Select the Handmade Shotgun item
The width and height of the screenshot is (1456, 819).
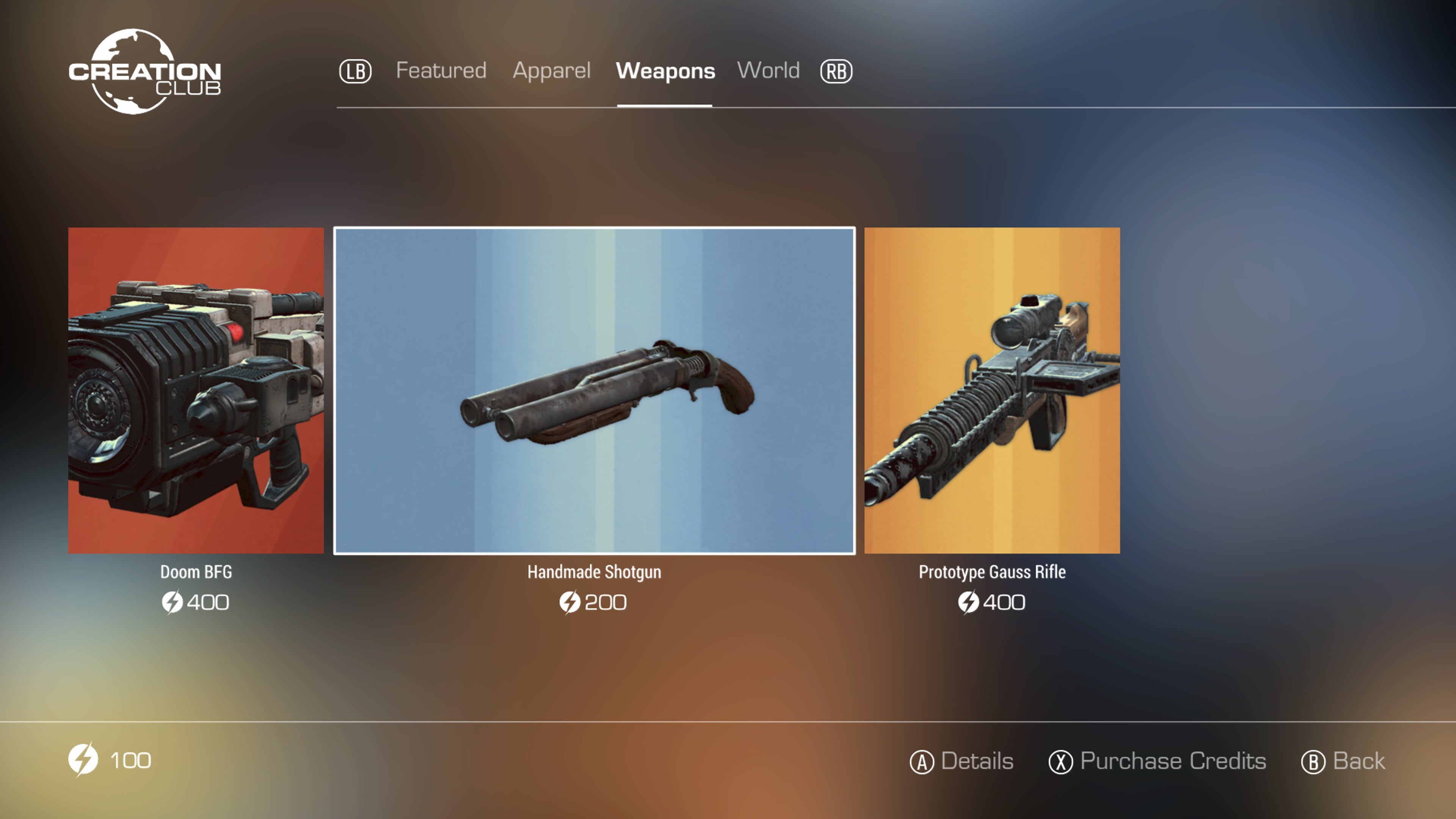pyautogui.click(x=594, y=390)
